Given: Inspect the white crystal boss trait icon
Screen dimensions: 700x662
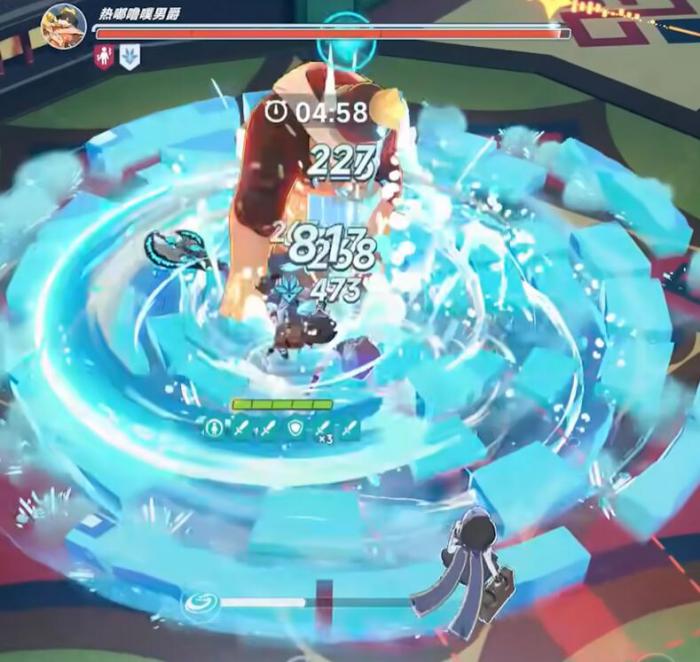Looking at the screenshot, I should (x=129, y=57).
